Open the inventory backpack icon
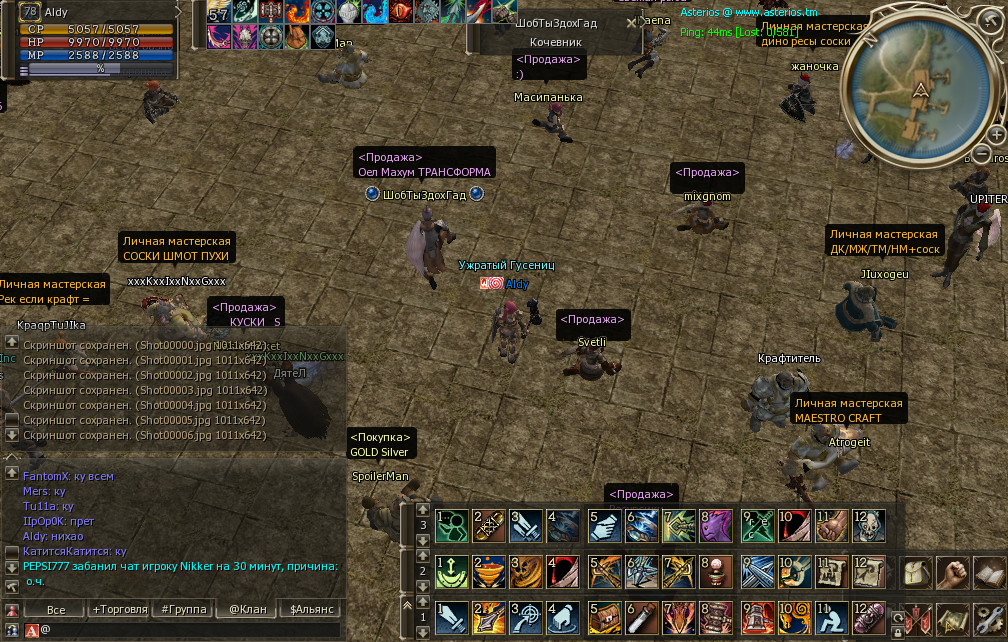The height and width of the screenshot is (642, 1008). coord(918,574)
